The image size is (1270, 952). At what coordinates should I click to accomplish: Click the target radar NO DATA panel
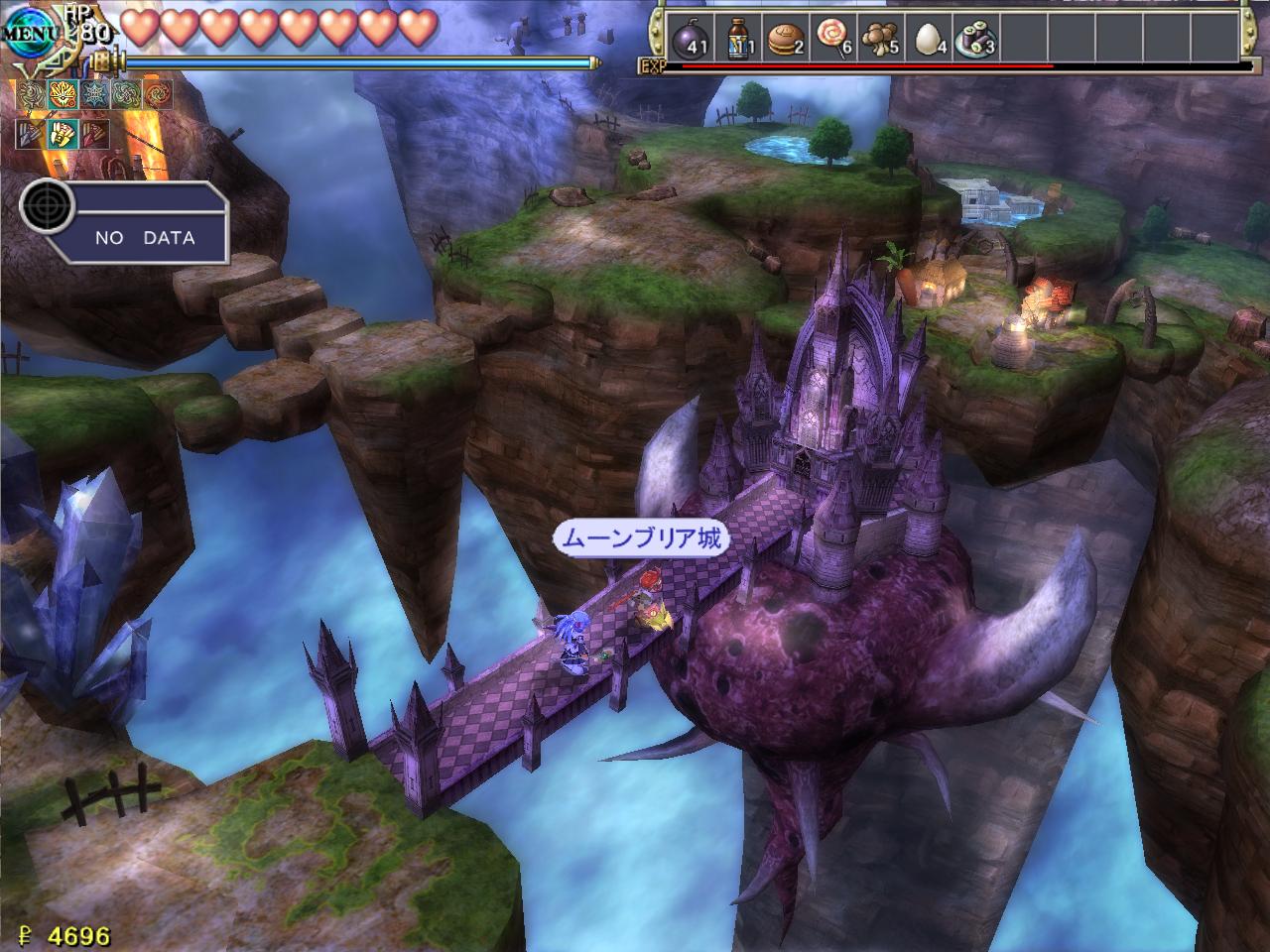(x=125, y=222)
